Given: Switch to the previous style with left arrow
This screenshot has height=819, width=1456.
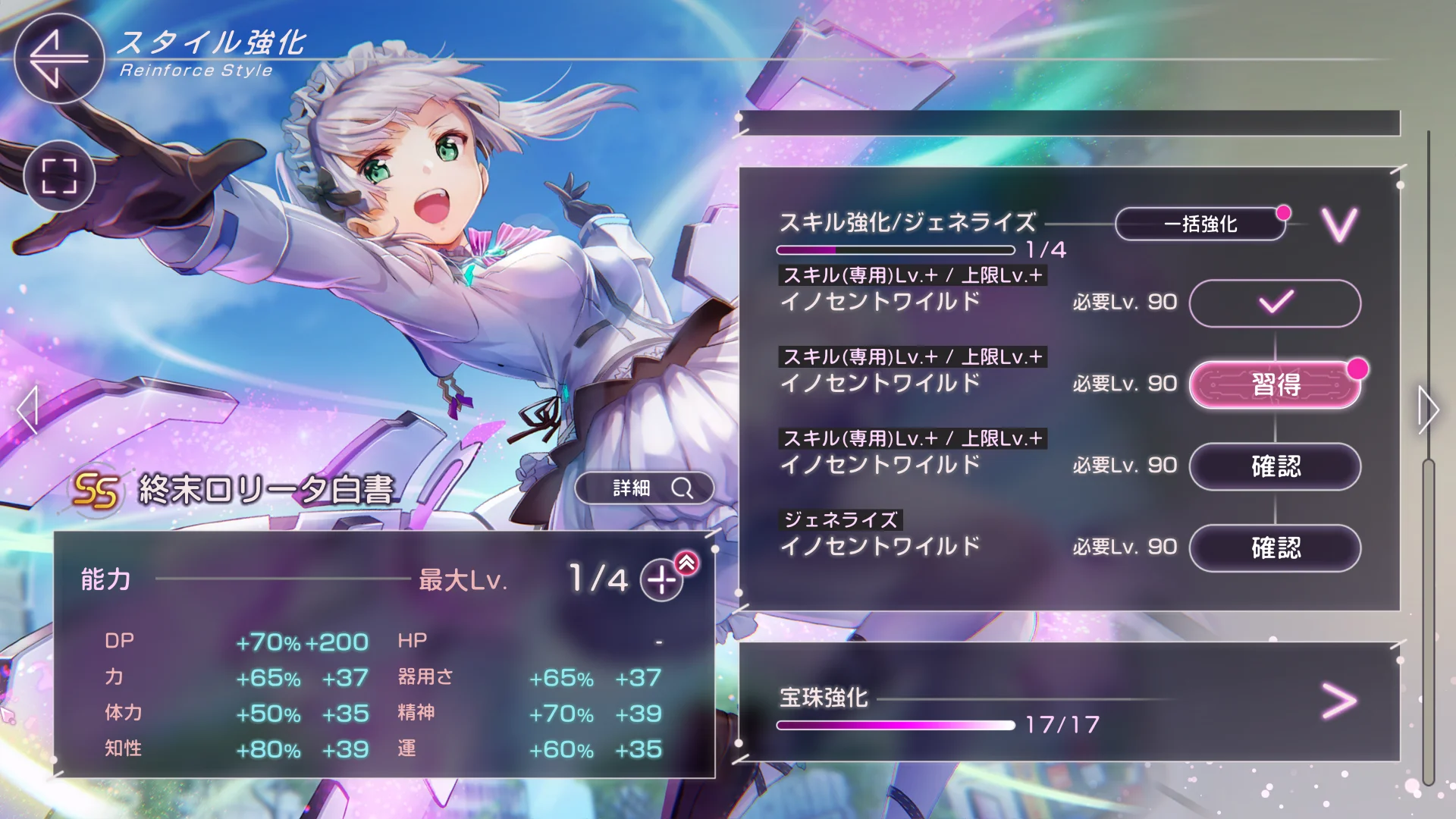Looking at the screenshot, I should coord(27,410).
